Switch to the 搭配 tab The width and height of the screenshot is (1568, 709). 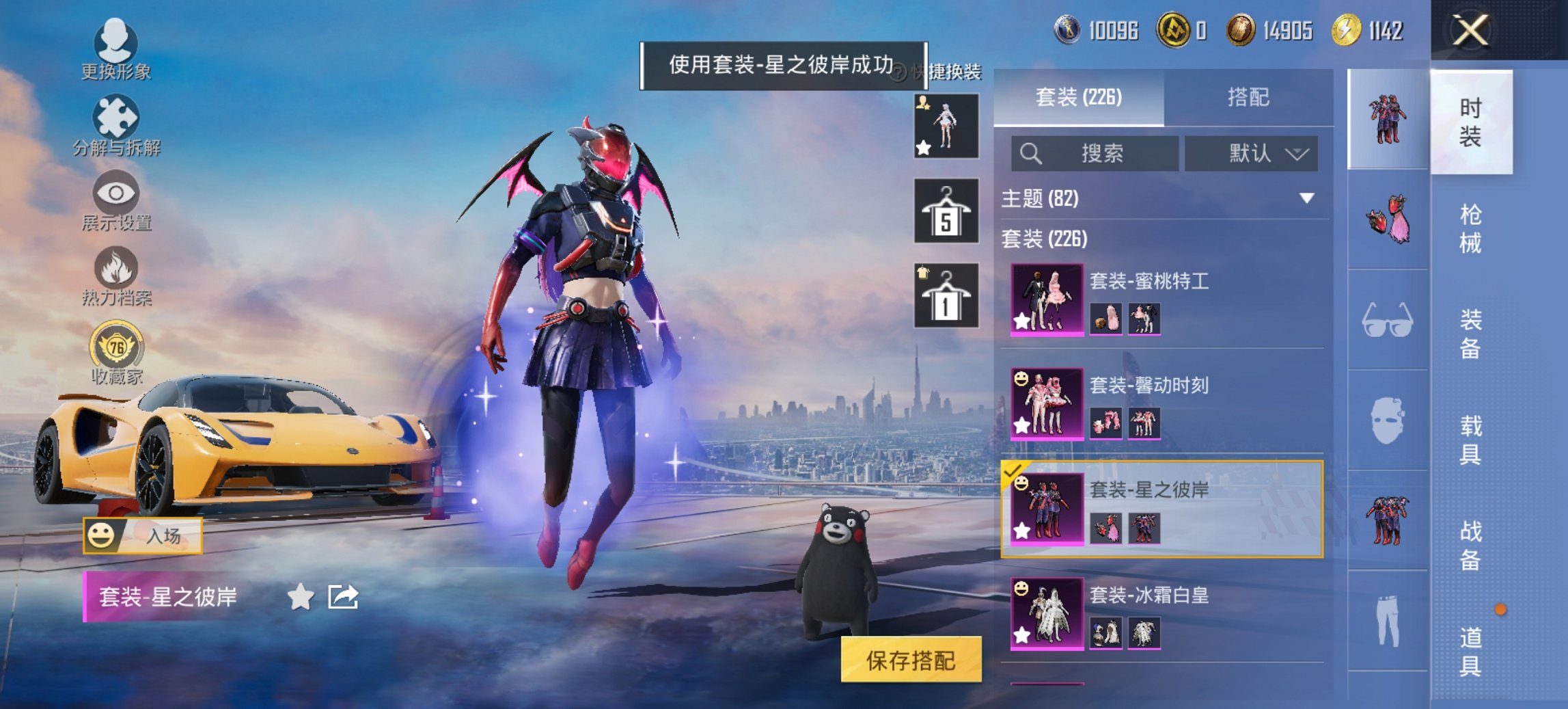click(x=1250, y=96)
